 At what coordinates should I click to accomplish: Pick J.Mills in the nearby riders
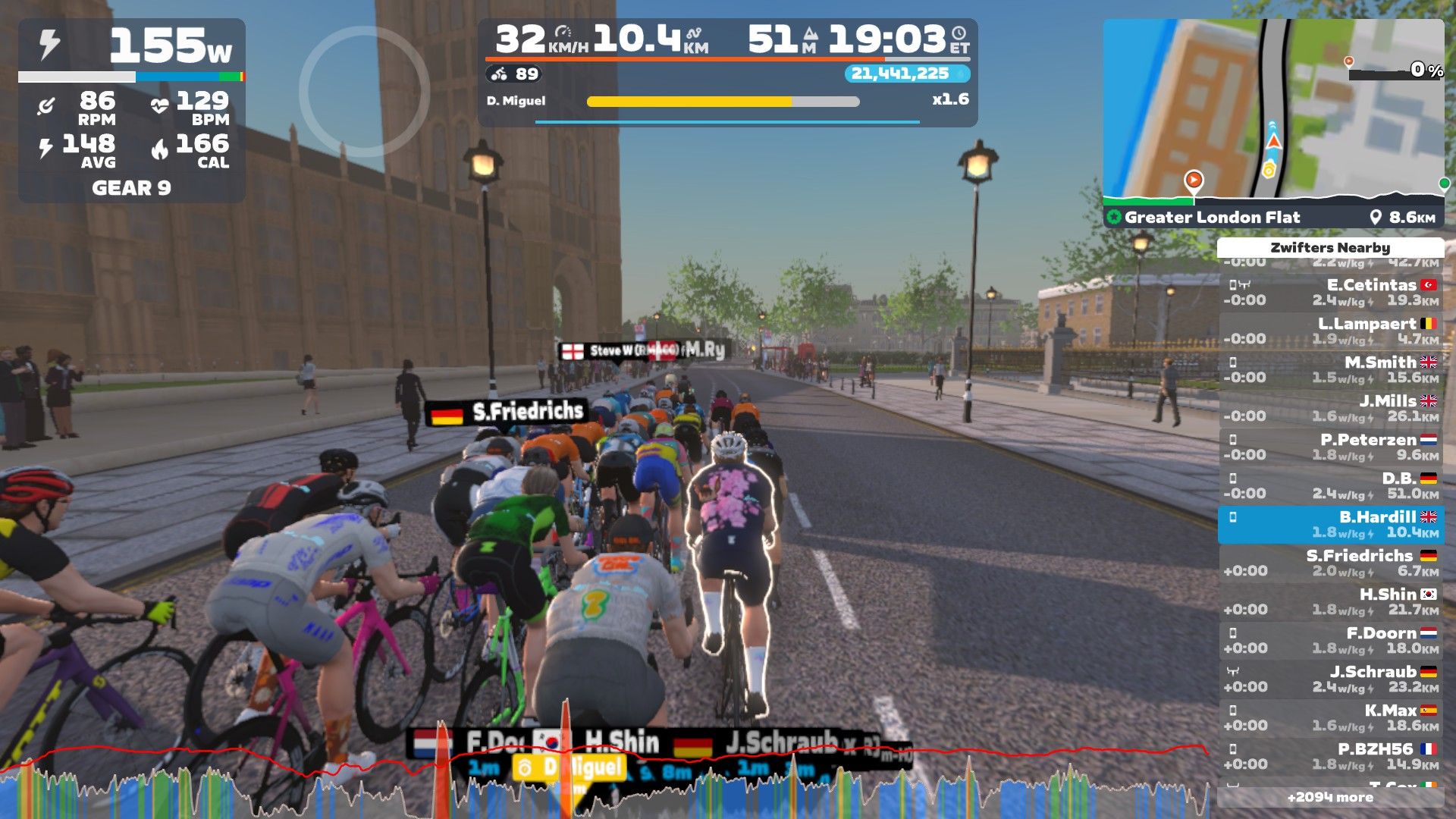tap(1330, 408)
